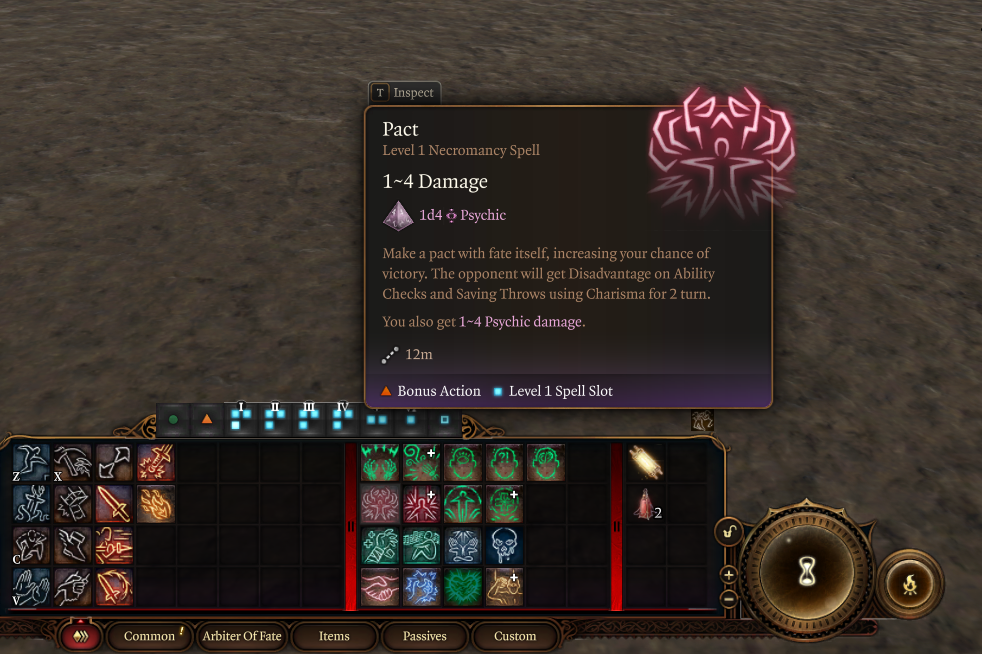982x654 pixels.
Task: Inspect the Pact spell tooltip
Action: point(404,93)
